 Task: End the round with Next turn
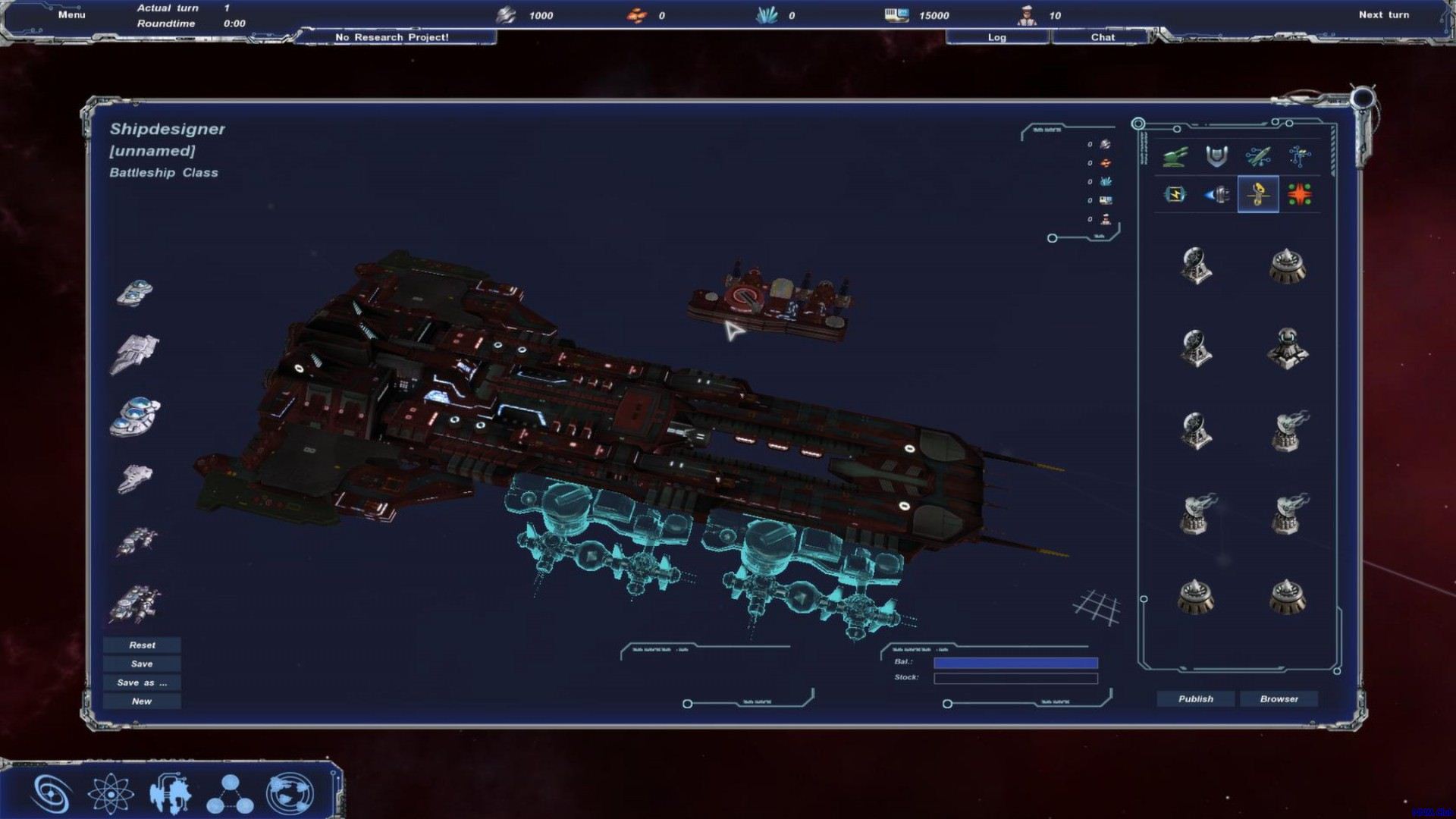[1383, 14]
